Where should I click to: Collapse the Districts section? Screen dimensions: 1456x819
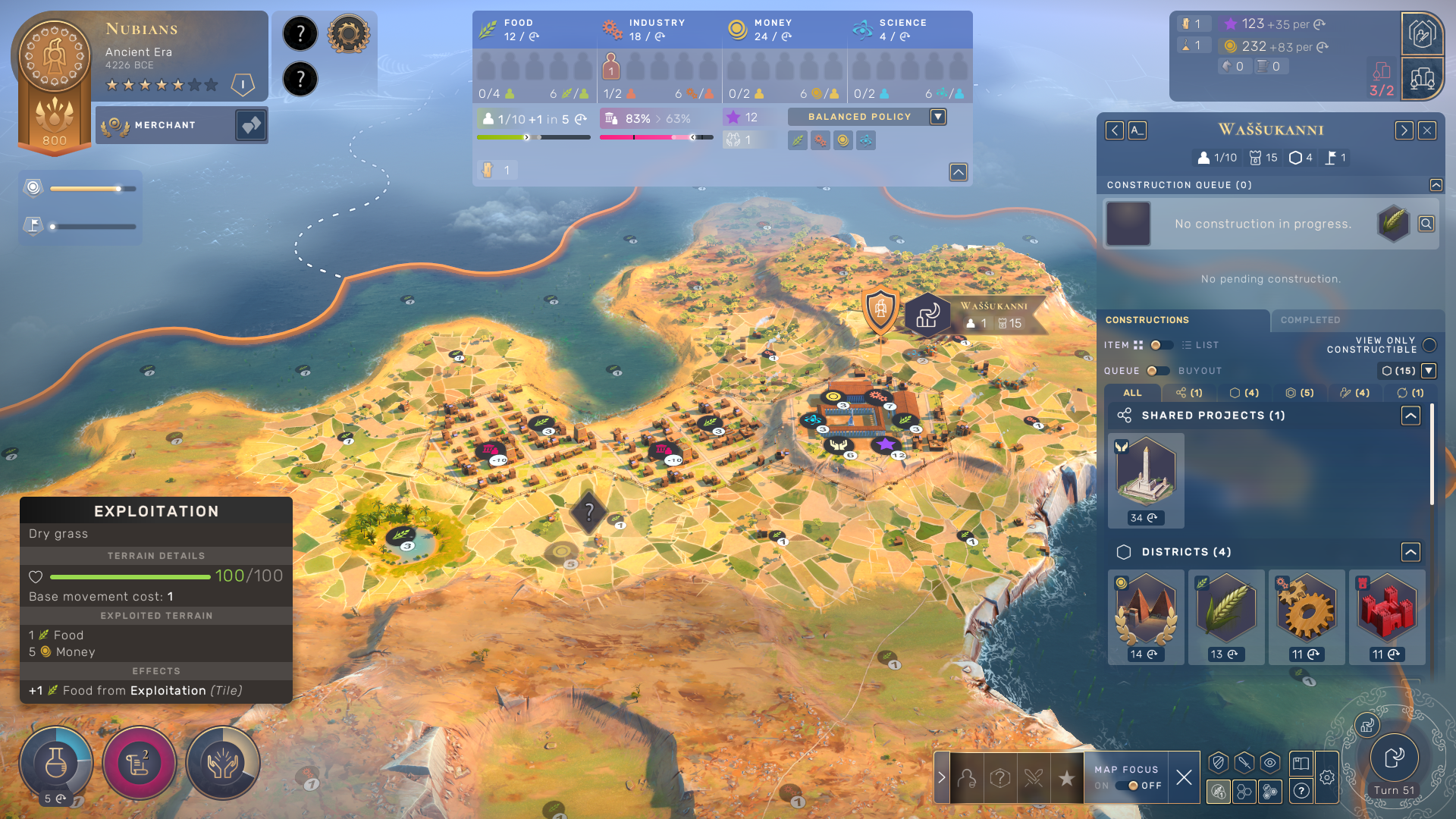click(1410, 552)
